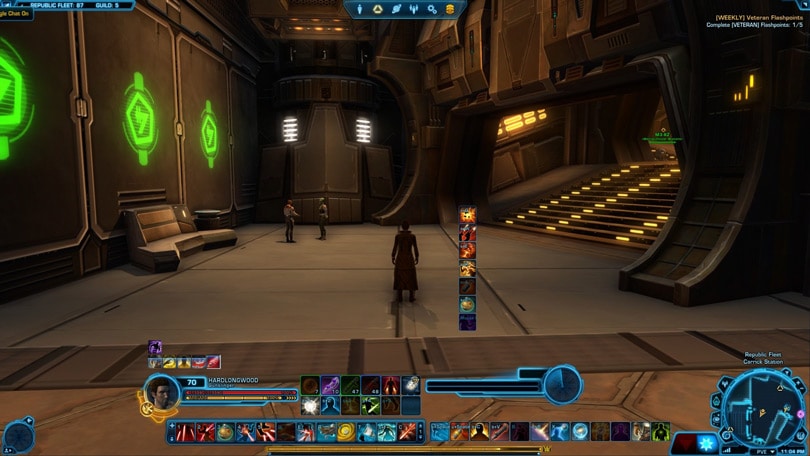Open the gears settings menu icon
Viewport: 810px width, 456px height.
432,9
